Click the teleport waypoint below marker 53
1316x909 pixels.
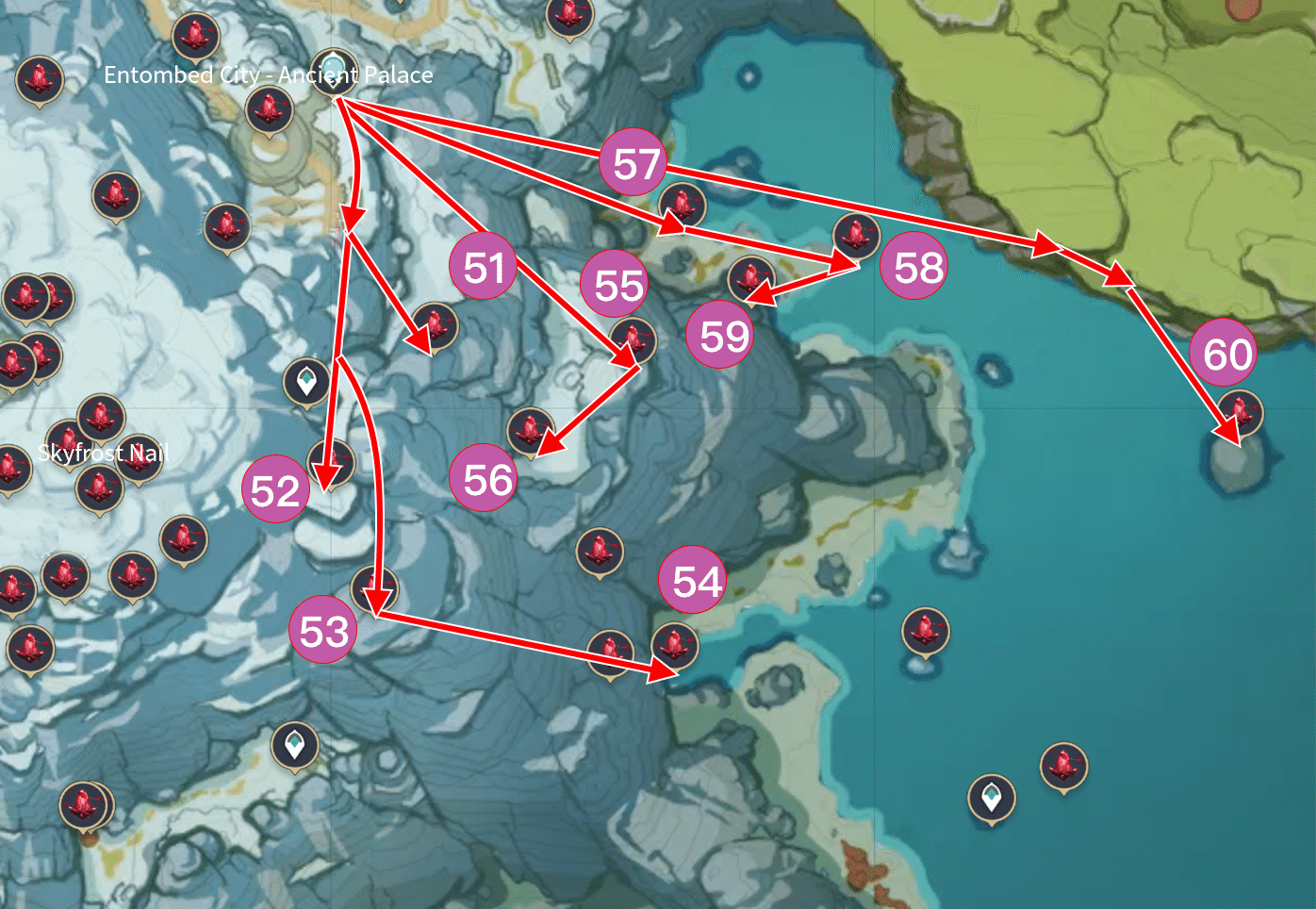[x=295, y=745]
